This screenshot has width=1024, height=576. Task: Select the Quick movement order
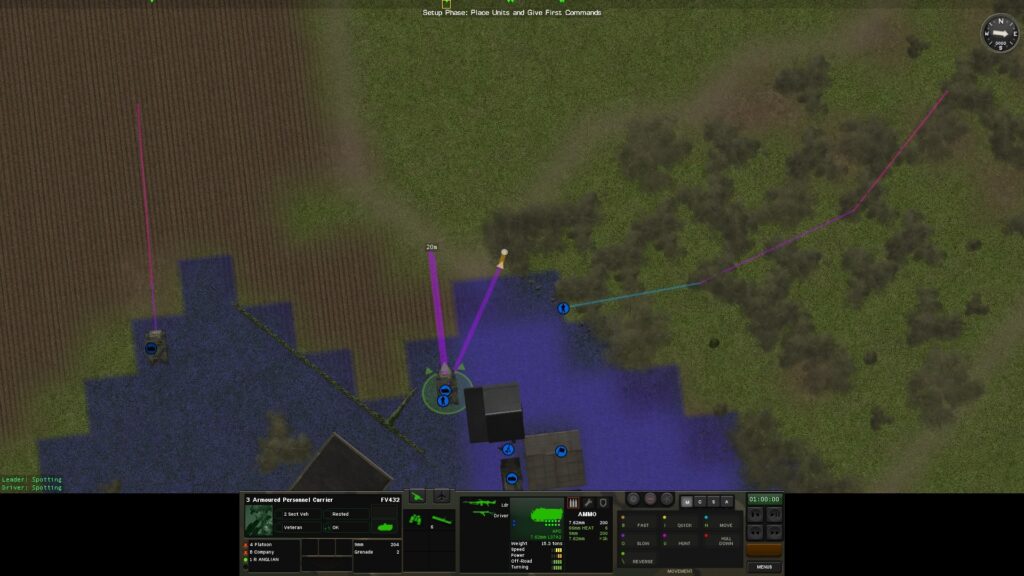point(684,525)
